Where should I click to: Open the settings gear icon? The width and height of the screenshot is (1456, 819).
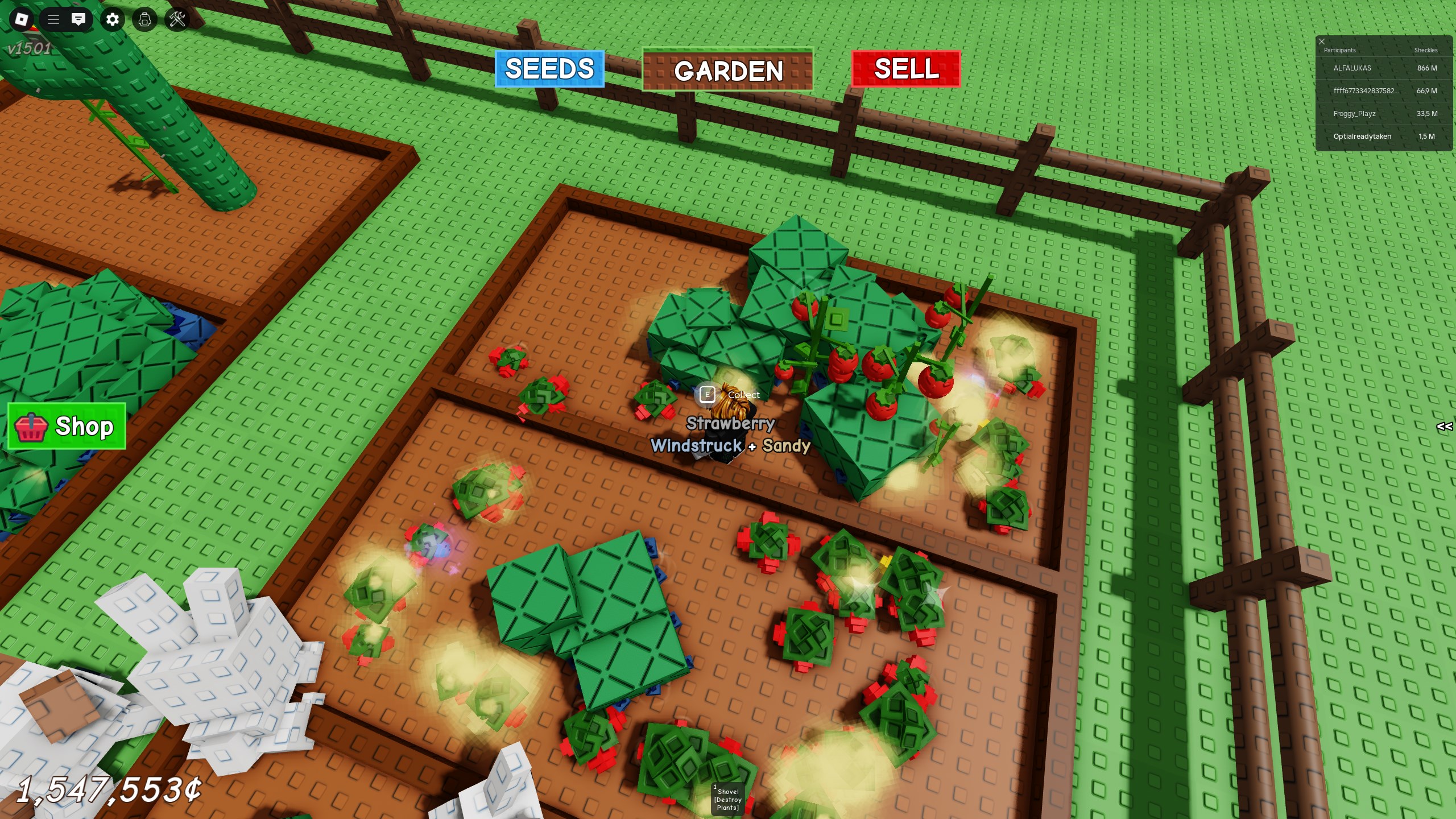tap(112, 19)
